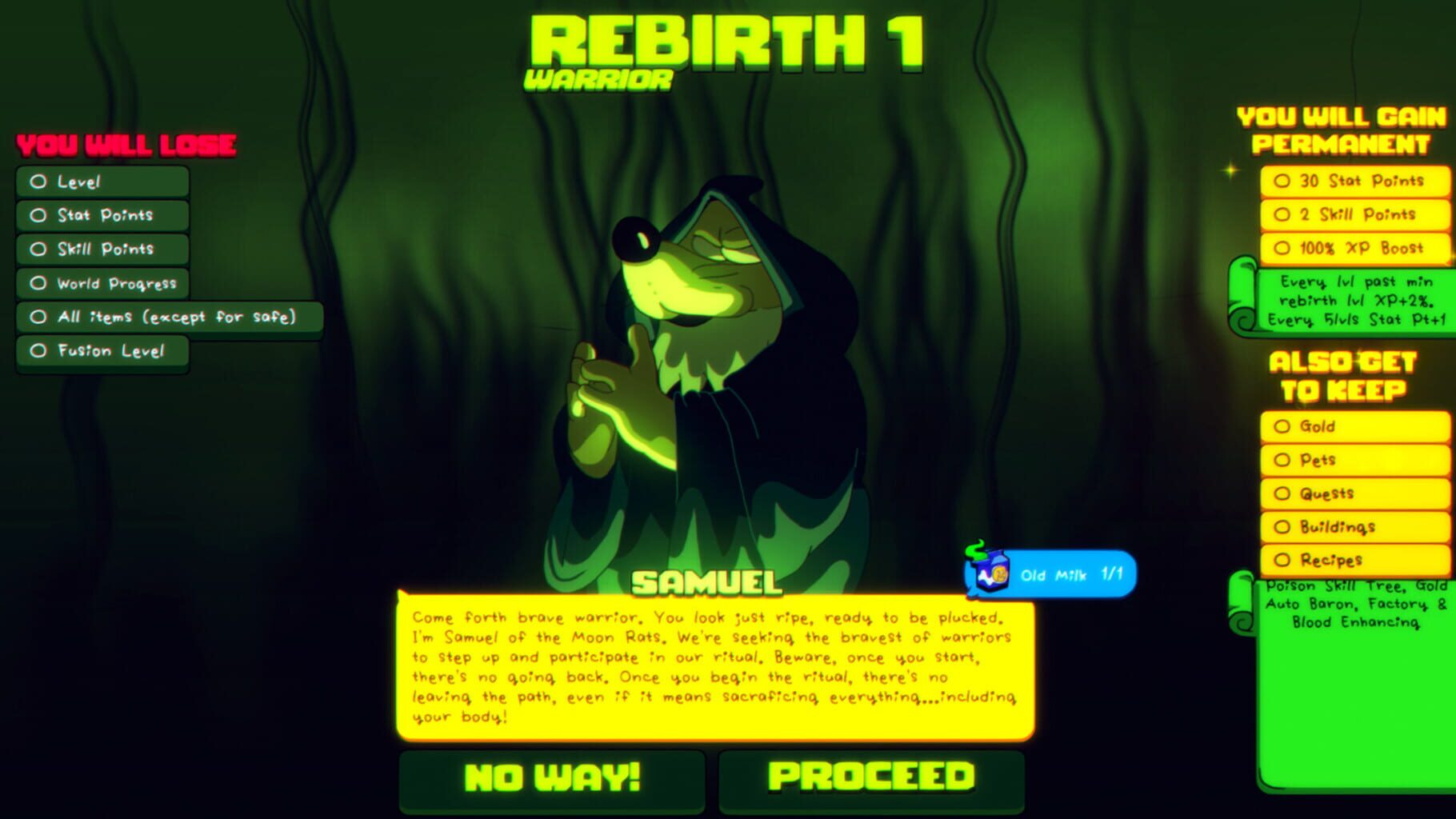Select the WARRIOR class label

599,79
